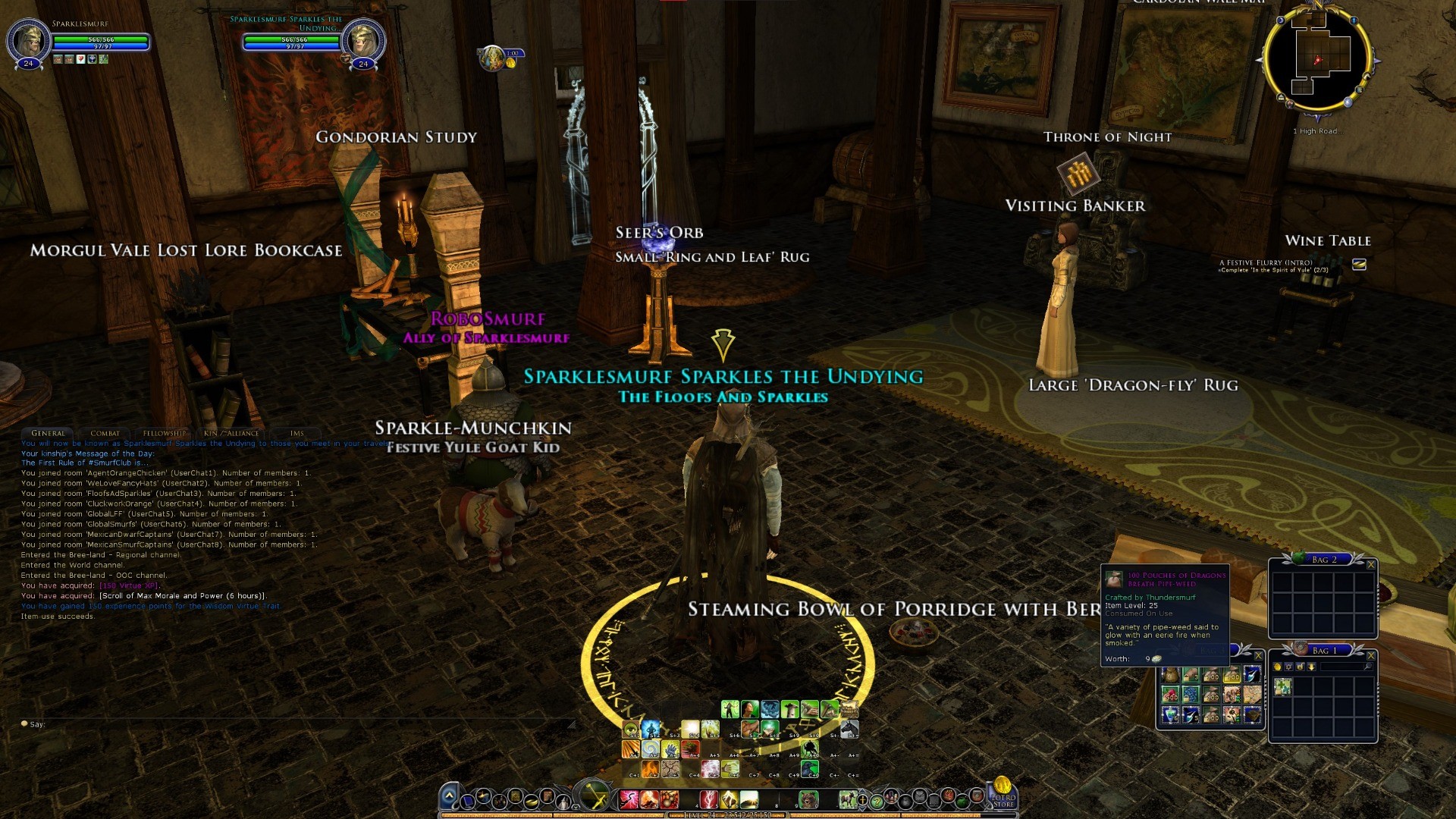Click the Bag 1 search field
Image resolution: width=1456 pixels, height=819 pixels.
pyautogui.click(x=1342, y=667)
